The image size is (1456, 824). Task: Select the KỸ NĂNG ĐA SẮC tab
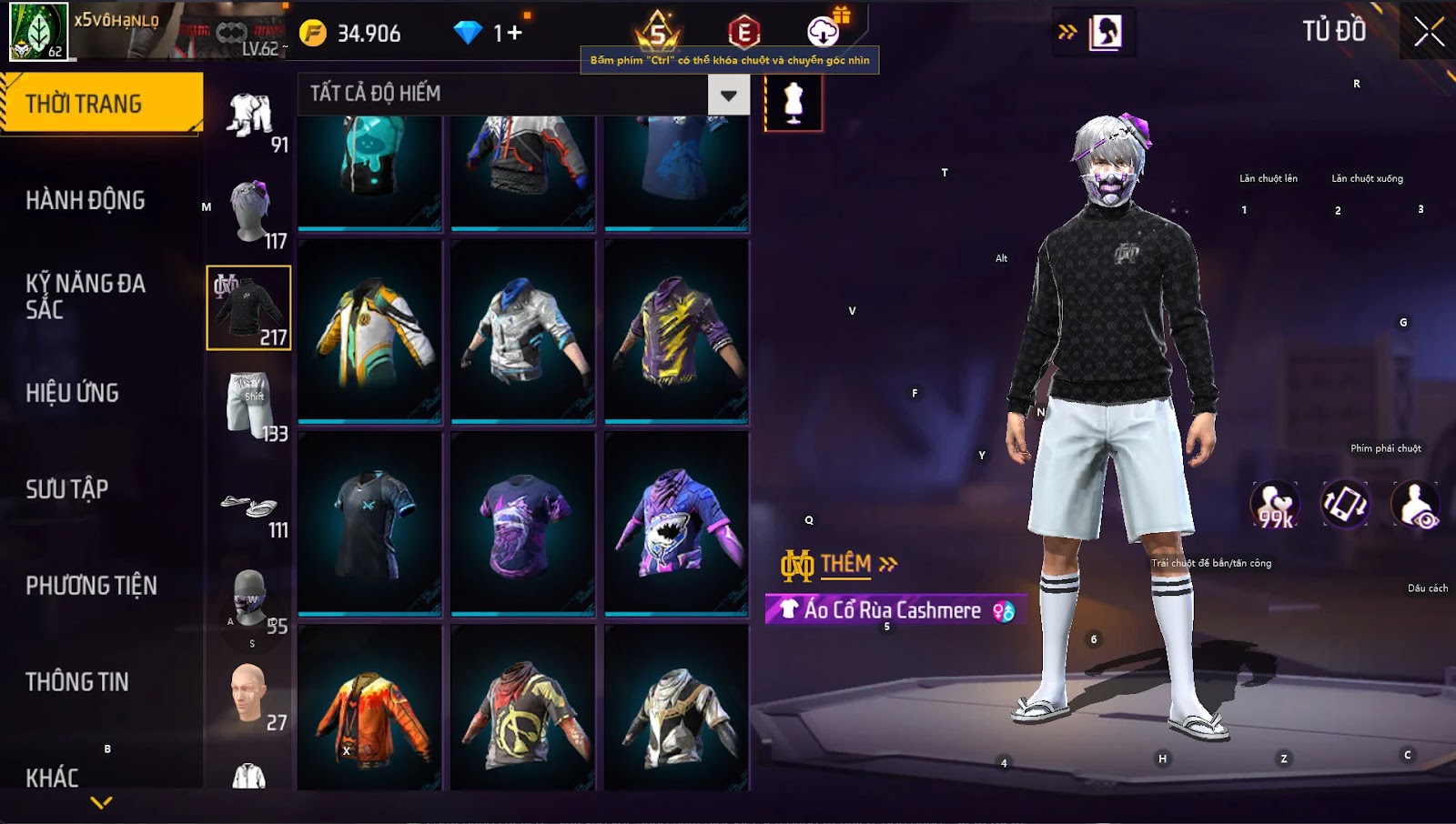86,296
